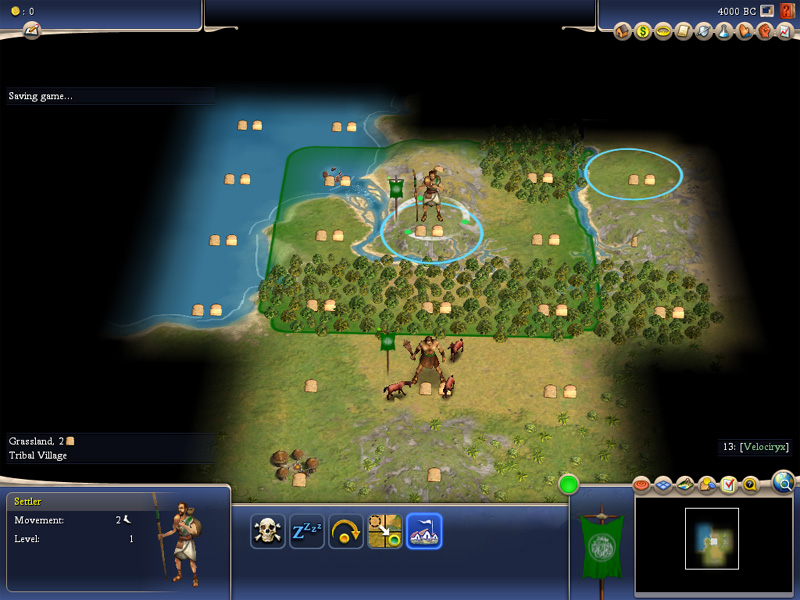Found a city with the settler

point(424,531)
